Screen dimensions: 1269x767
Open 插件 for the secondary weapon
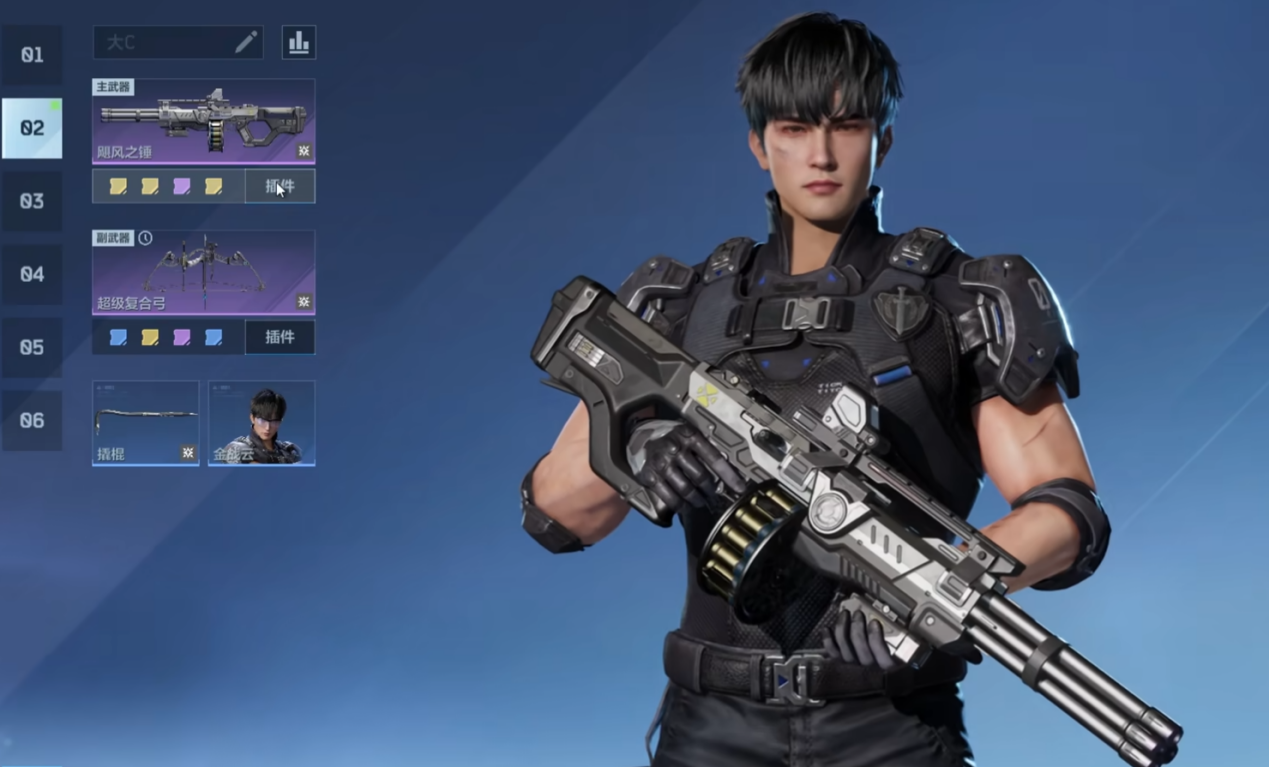(280, 337)
